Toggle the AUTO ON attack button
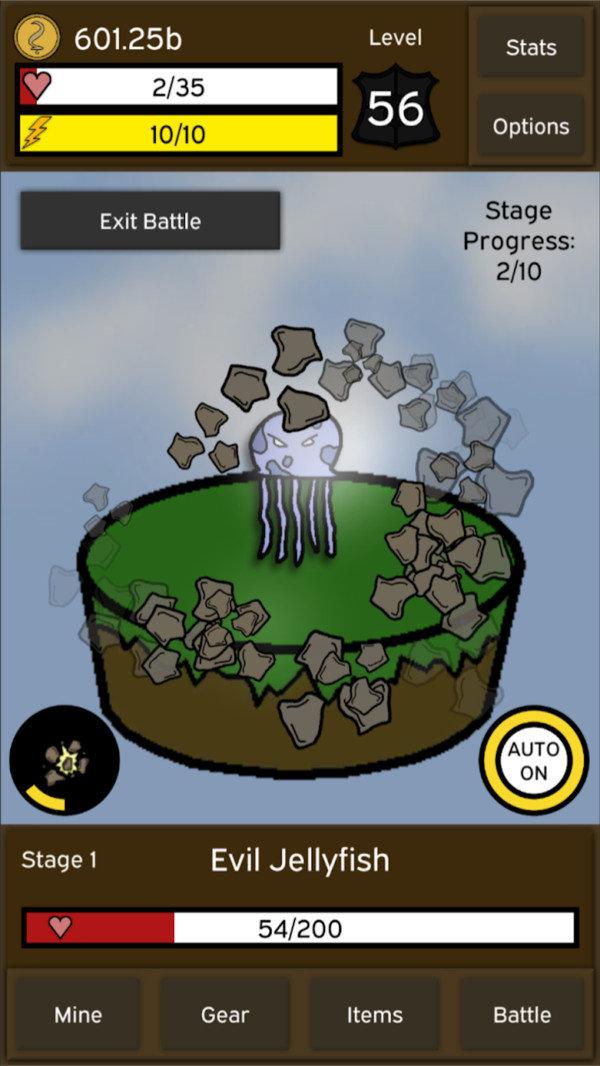Image resolution: width=600 pixels, height=1066 pixels. 534,762
